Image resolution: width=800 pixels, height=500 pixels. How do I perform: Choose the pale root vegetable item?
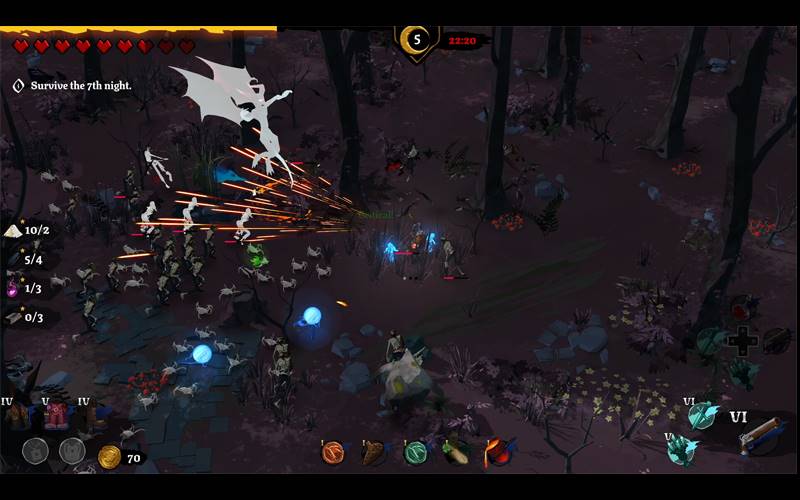tap(456, 452)
